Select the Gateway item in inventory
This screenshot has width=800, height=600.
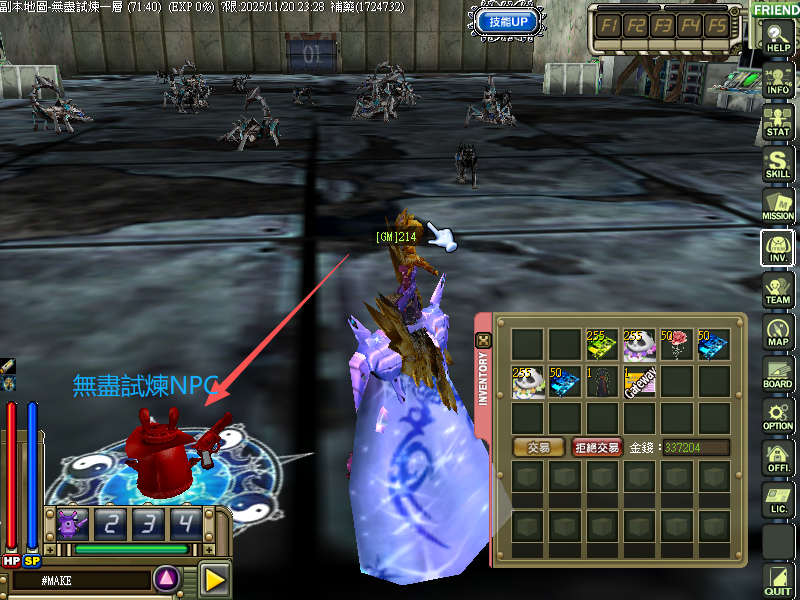pyautogui.click(x=640, y=382)
